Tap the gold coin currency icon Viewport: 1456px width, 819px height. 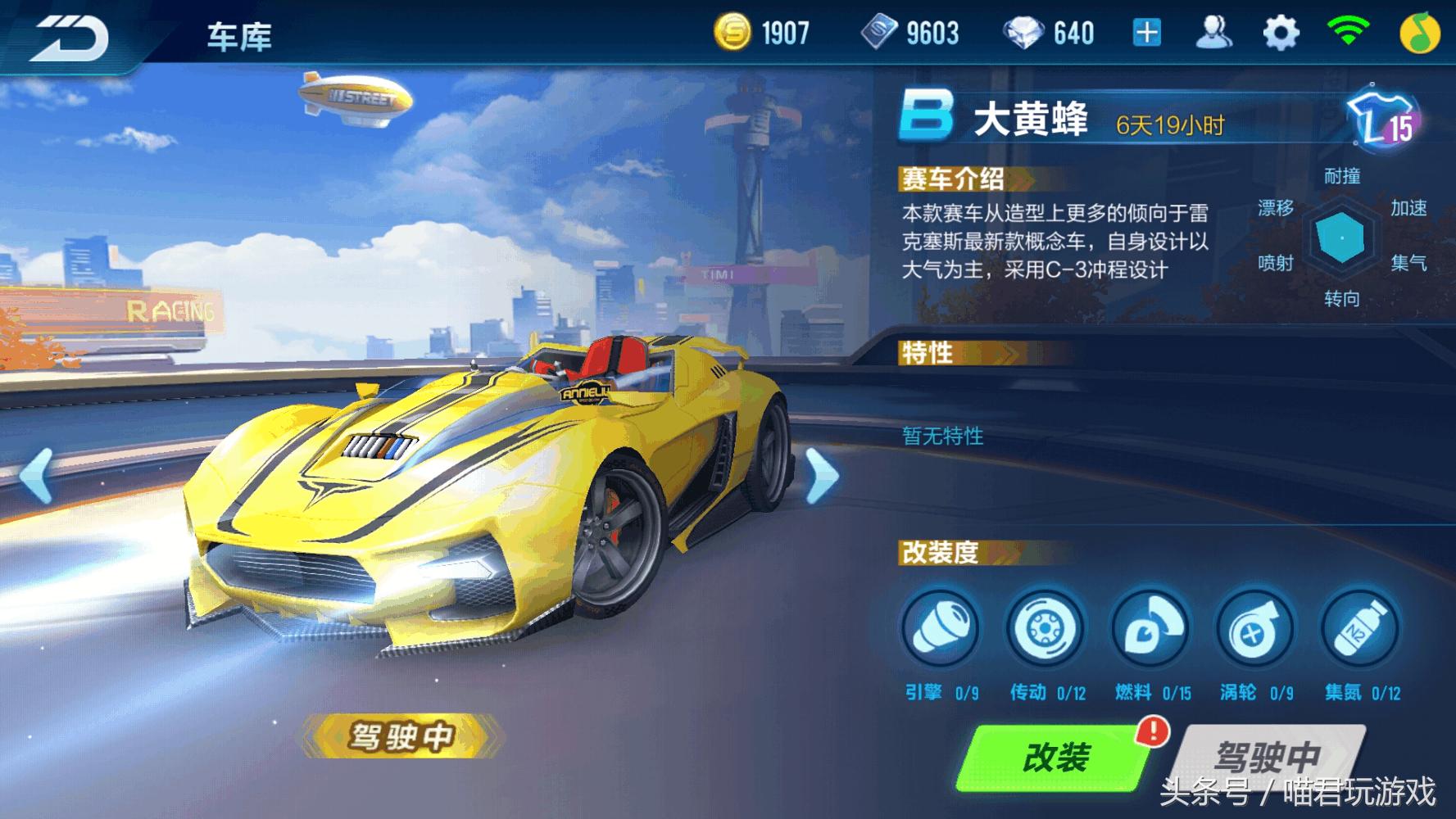tap(737, 31)
